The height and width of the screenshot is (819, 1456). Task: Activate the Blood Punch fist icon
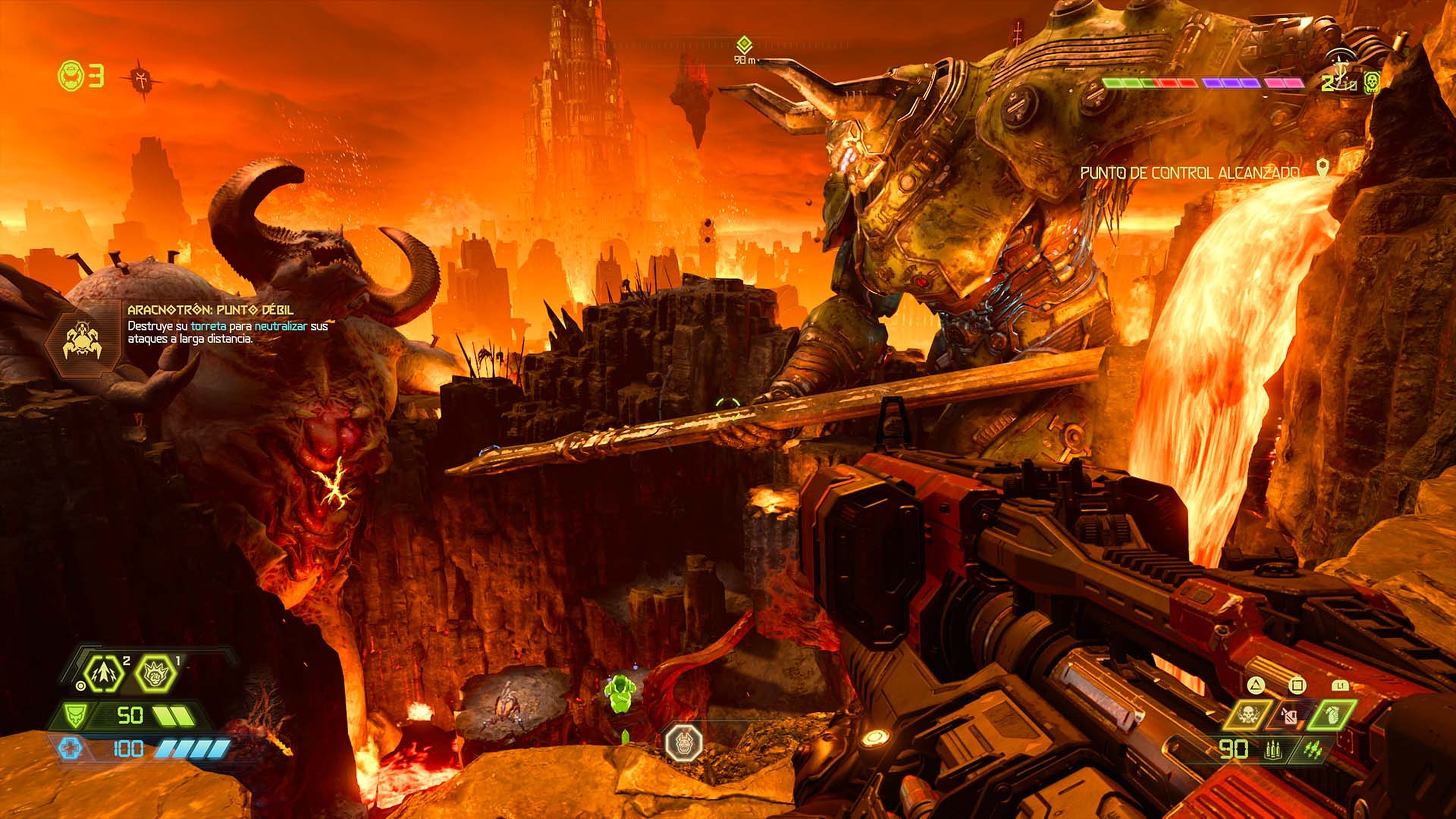pos(157,675)
